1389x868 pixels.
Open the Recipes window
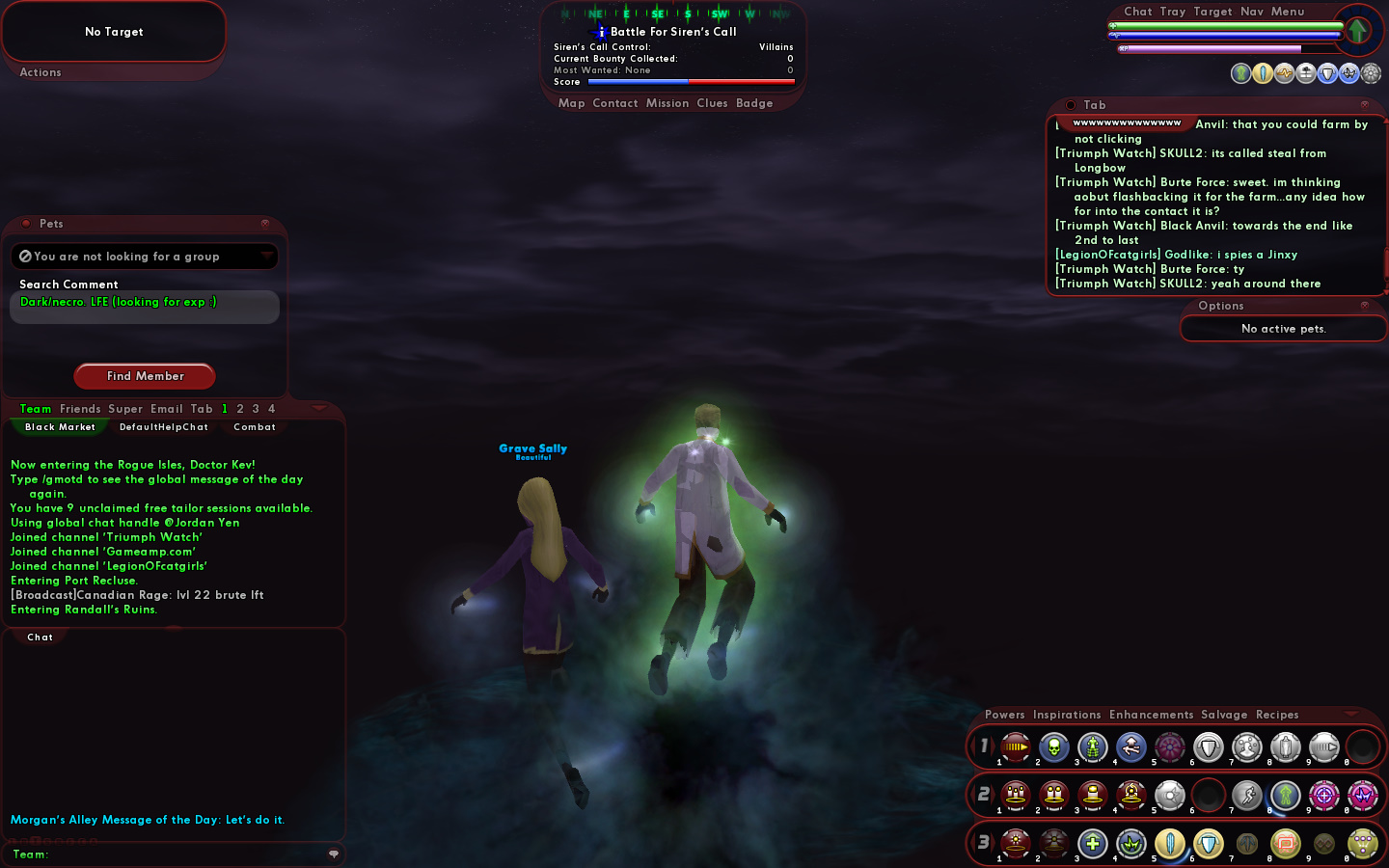[x=1277, y=715]
